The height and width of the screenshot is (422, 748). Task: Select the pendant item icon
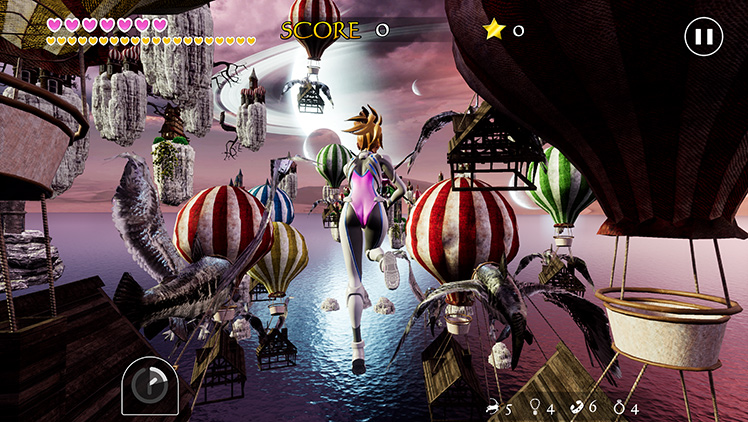pos(535,407)
